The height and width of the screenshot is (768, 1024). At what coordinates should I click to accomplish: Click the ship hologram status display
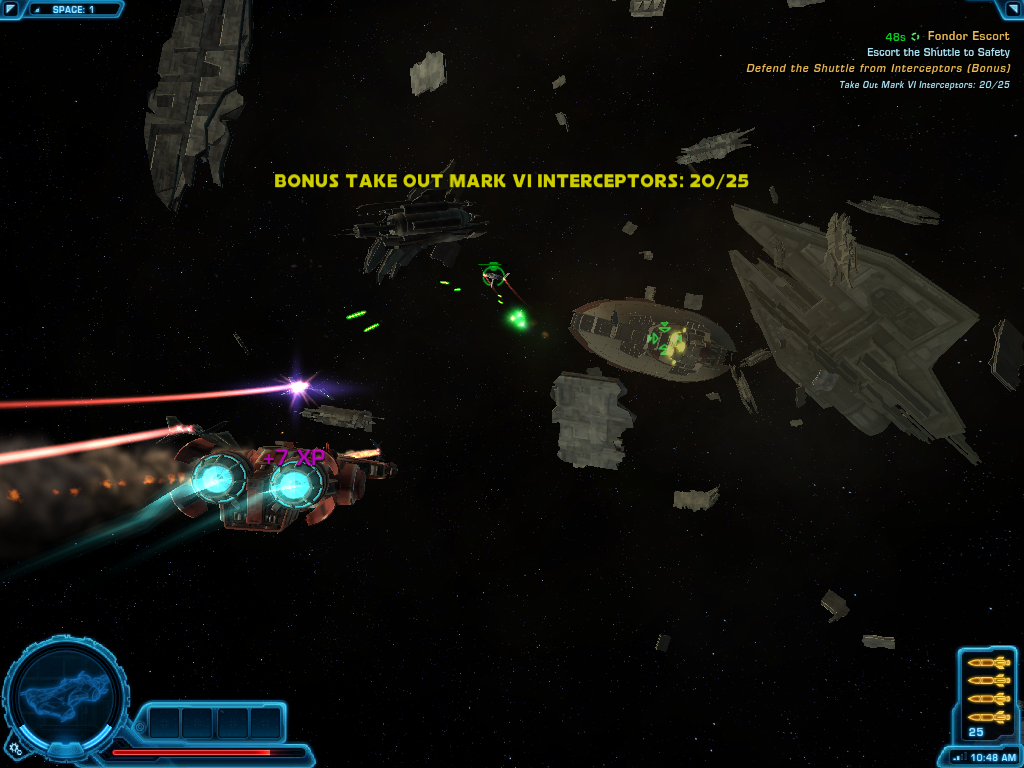[x=65, y=692]
